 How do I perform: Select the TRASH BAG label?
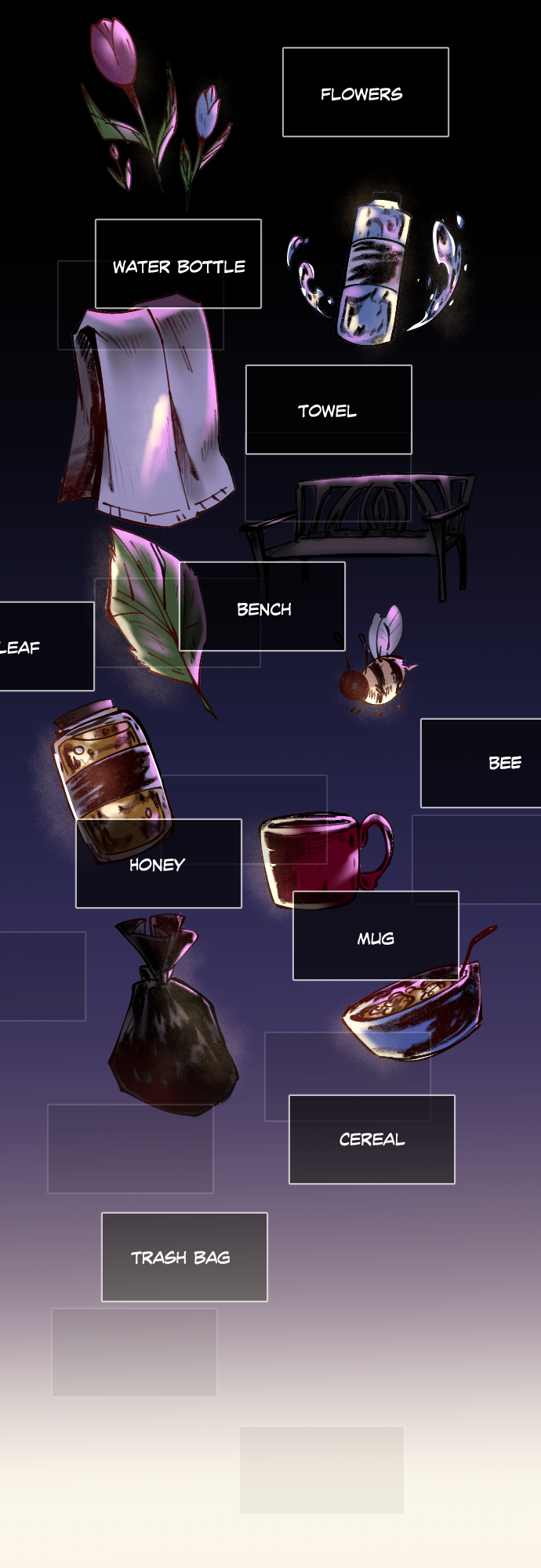click(184, 1257)
